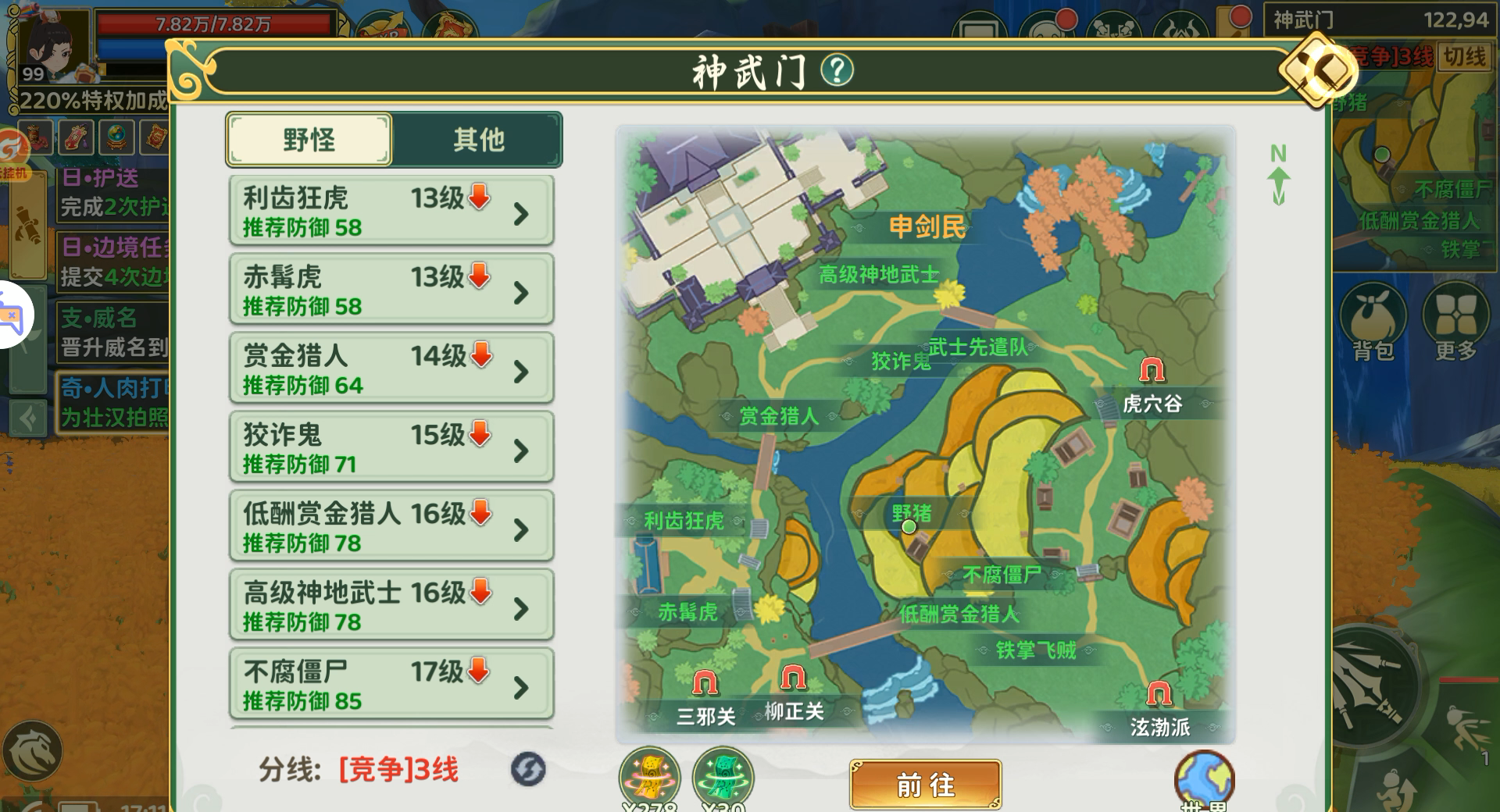1500x812 pixels.
Task: Choose 利齿狂虎 in the monster list
Action: click(x=391, y=211)
